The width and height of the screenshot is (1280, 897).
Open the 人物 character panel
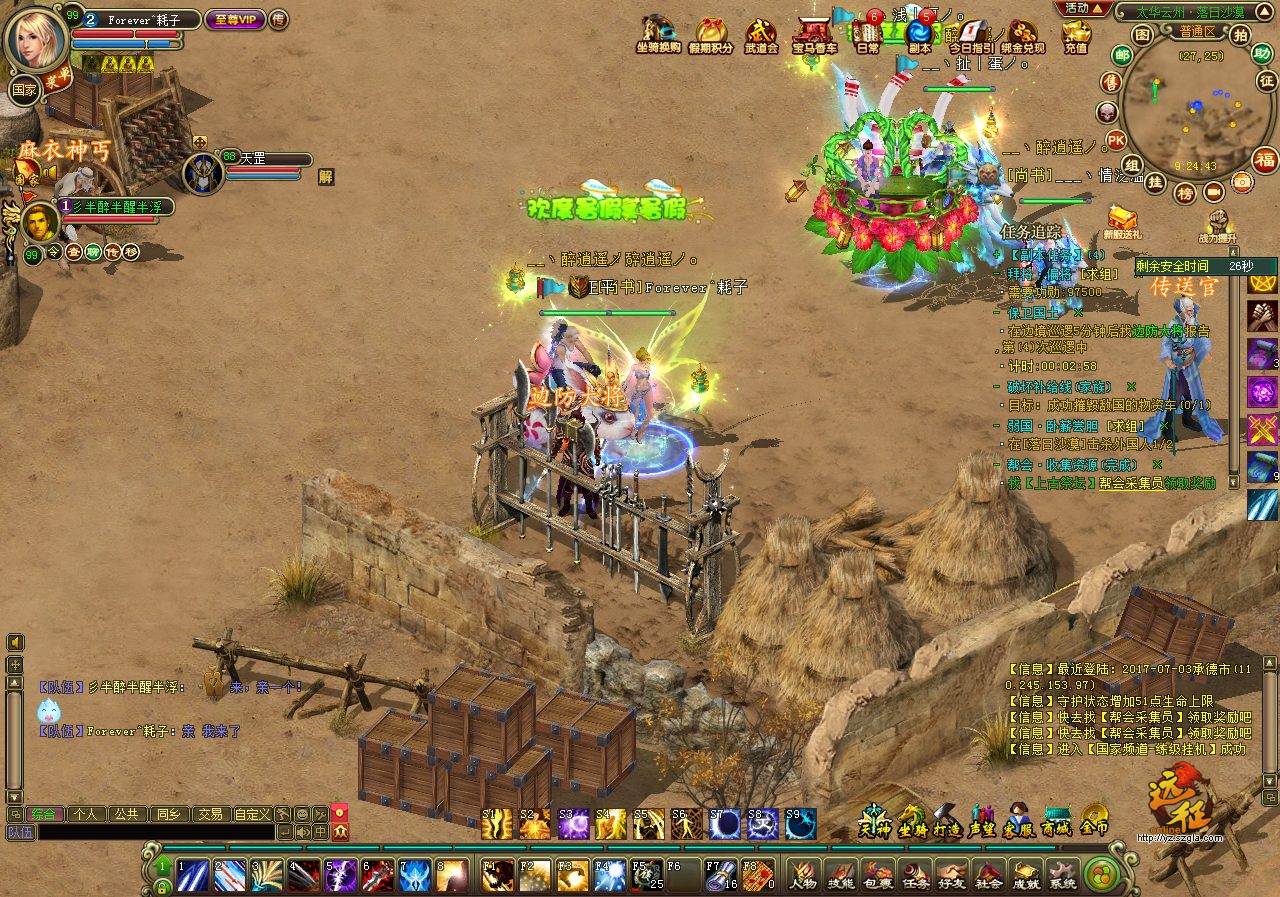[802, 874]
